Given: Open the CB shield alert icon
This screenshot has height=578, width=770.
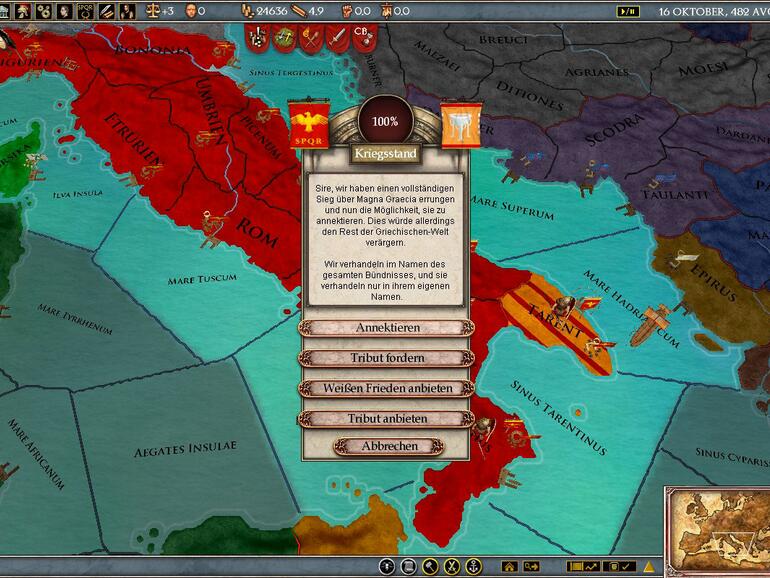Looking at the screenshot, I should tap(362, 36).
